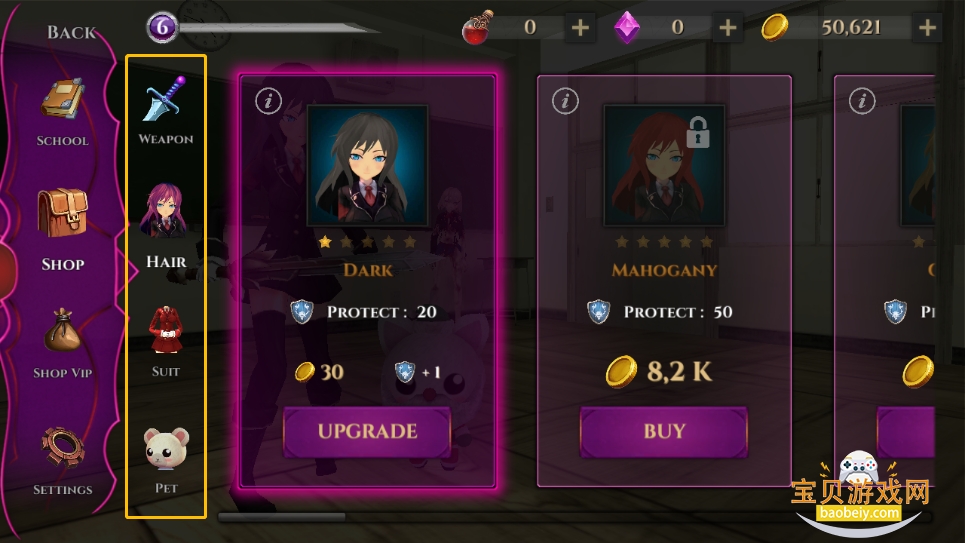Image resolution: width=965 pixels, height=543 pixels.
Task: Add more red potions with plus button
Action: [580, 28]
